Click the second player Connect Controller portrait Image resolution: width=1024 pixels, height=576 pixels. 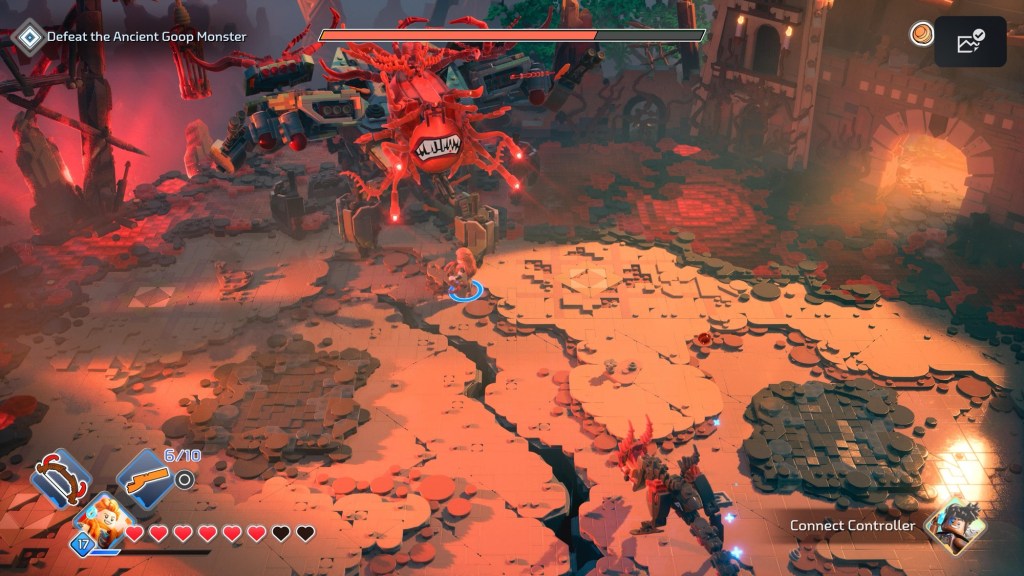(954, 527)
